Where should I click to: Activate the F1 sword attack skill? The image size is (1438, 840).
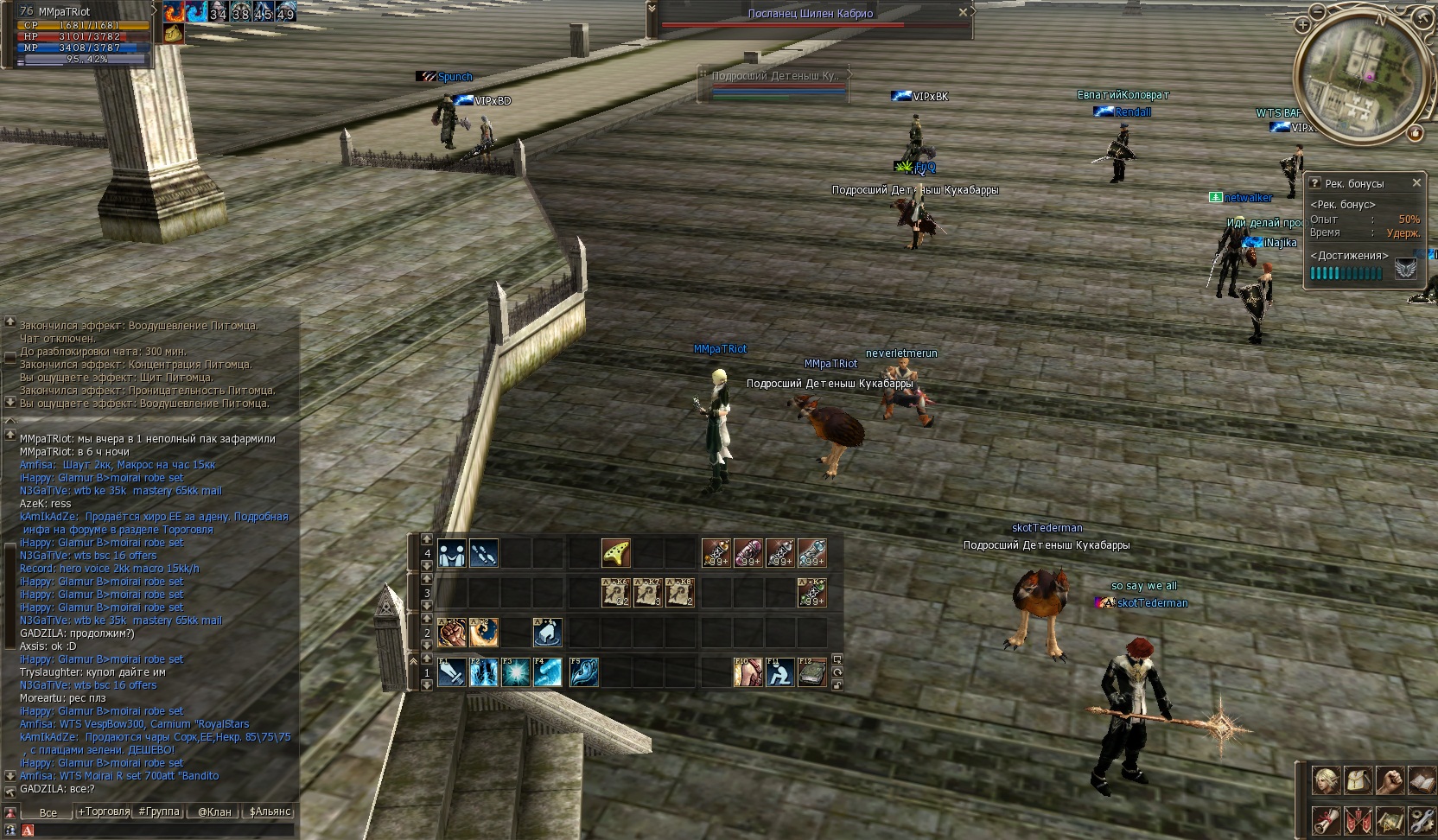coord(452,672)
